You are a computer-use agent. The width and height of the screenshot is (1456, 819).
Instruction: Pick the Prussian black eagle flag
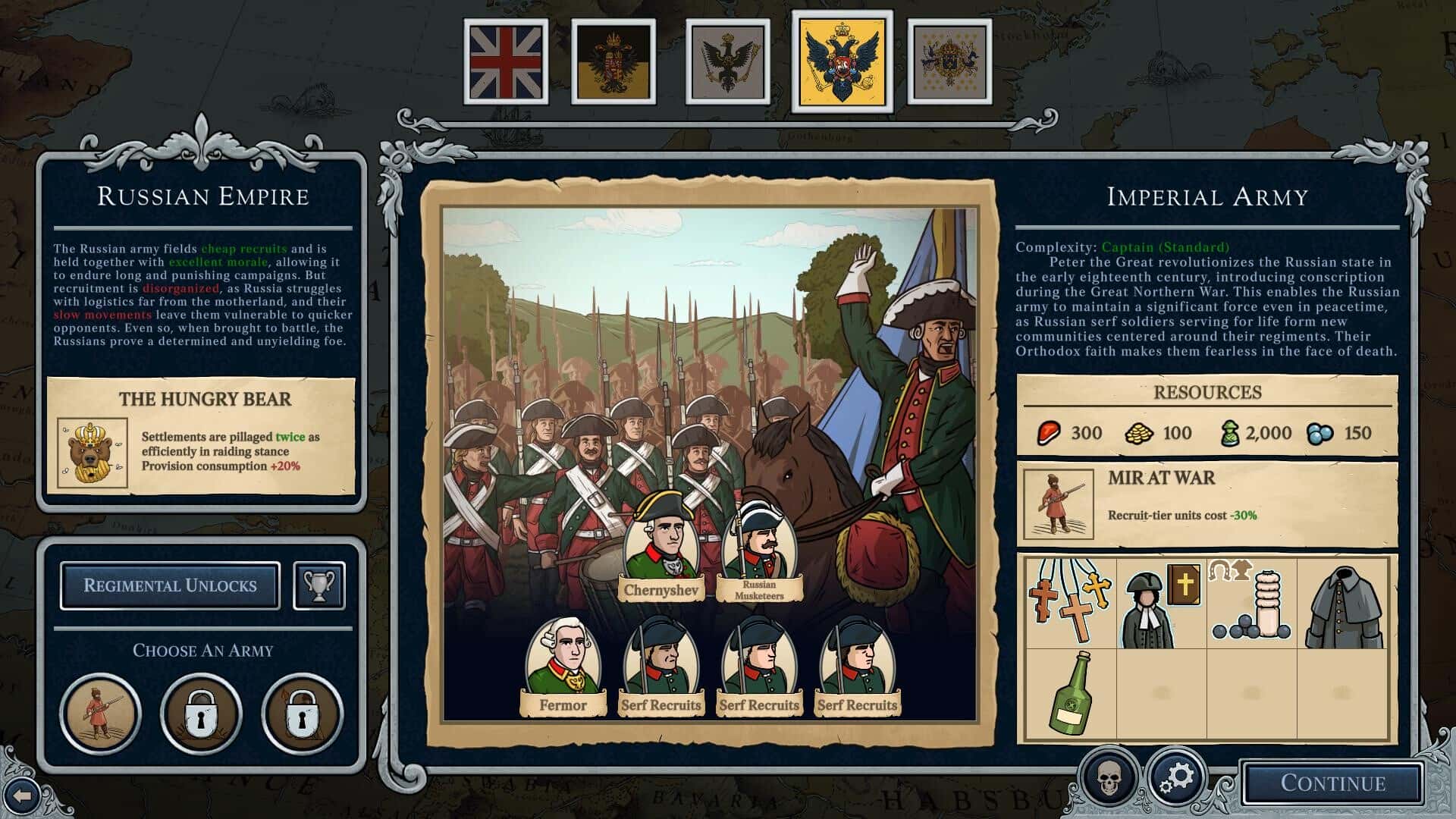(x=728, y=62)
